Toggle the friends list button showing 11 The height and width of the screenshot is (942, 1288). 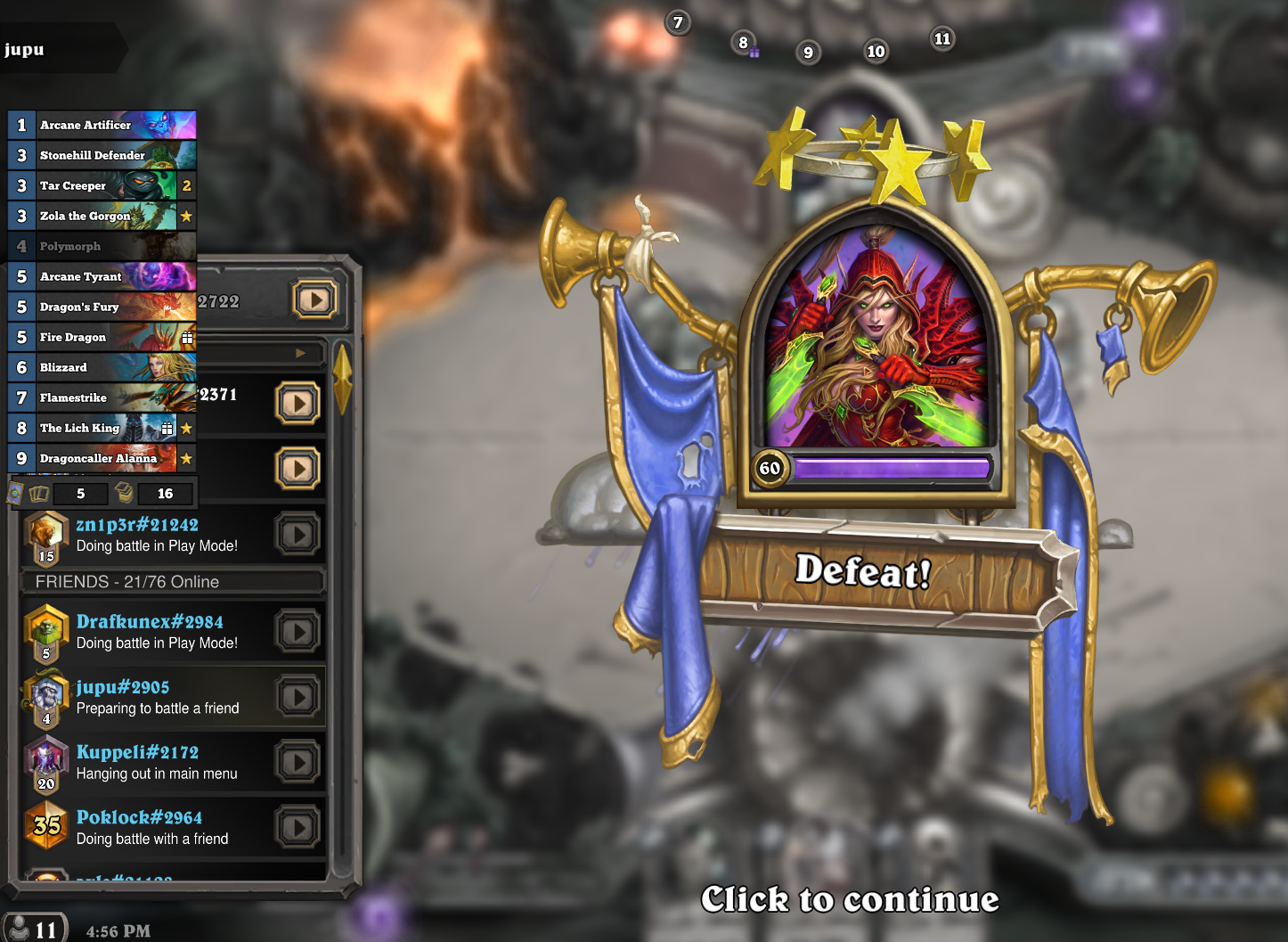click(34, 930)
